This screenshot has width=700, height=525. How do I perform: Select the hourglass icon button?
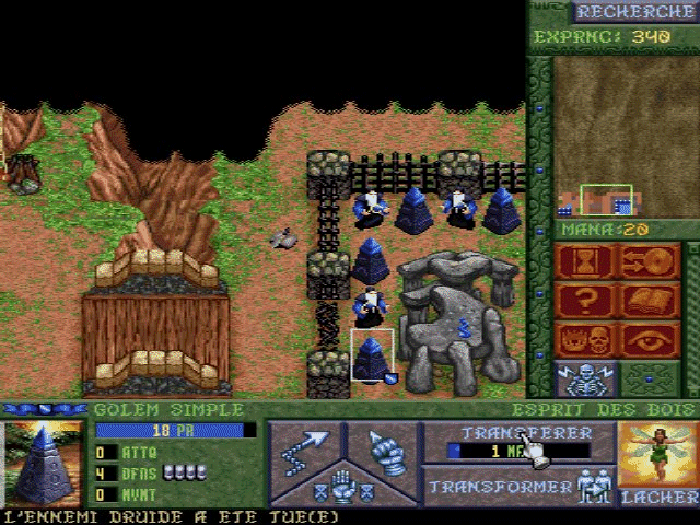[585, 263]
